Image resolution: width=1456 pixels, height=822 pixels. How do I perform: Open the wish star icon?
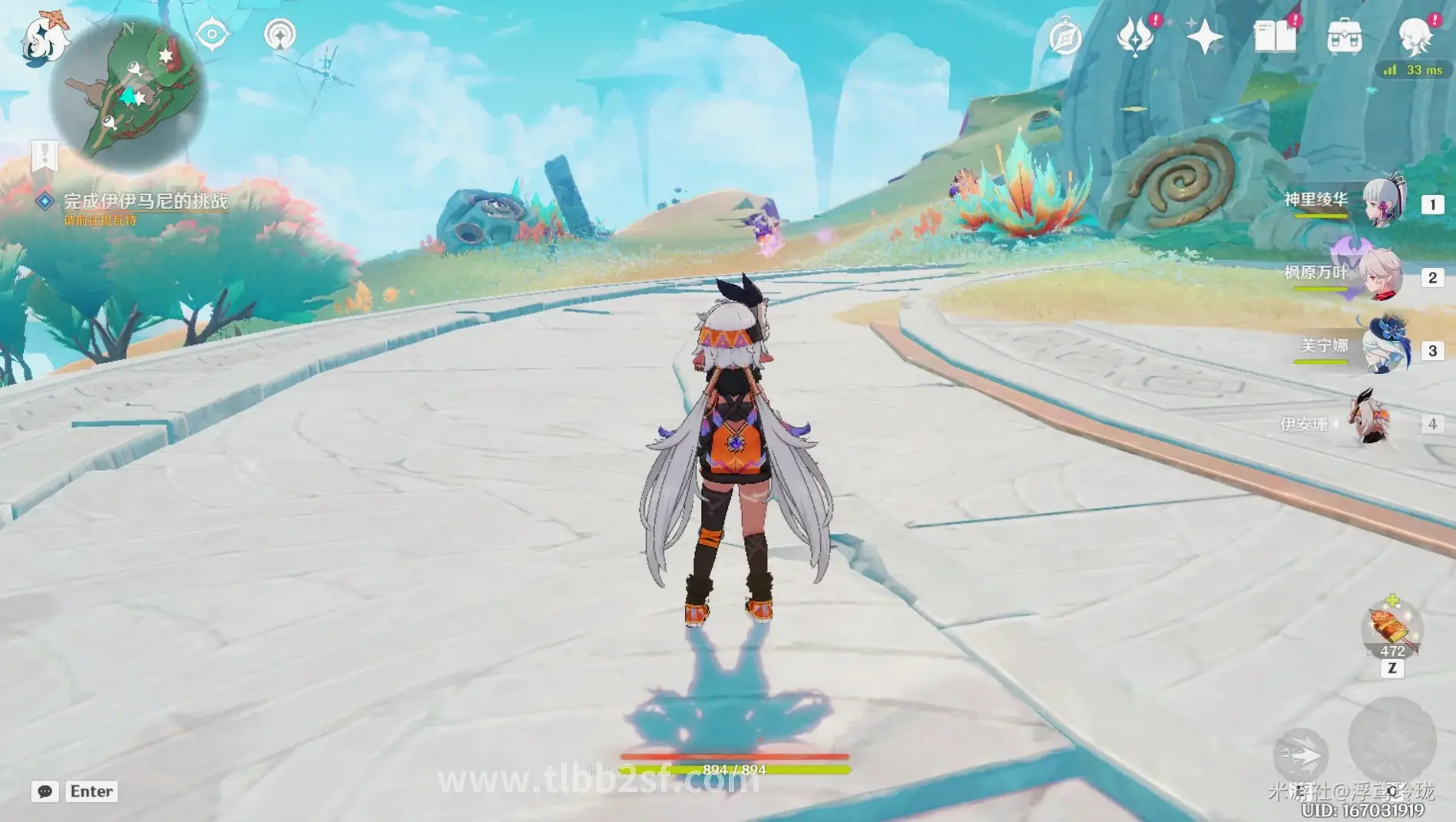(1204, 37)
